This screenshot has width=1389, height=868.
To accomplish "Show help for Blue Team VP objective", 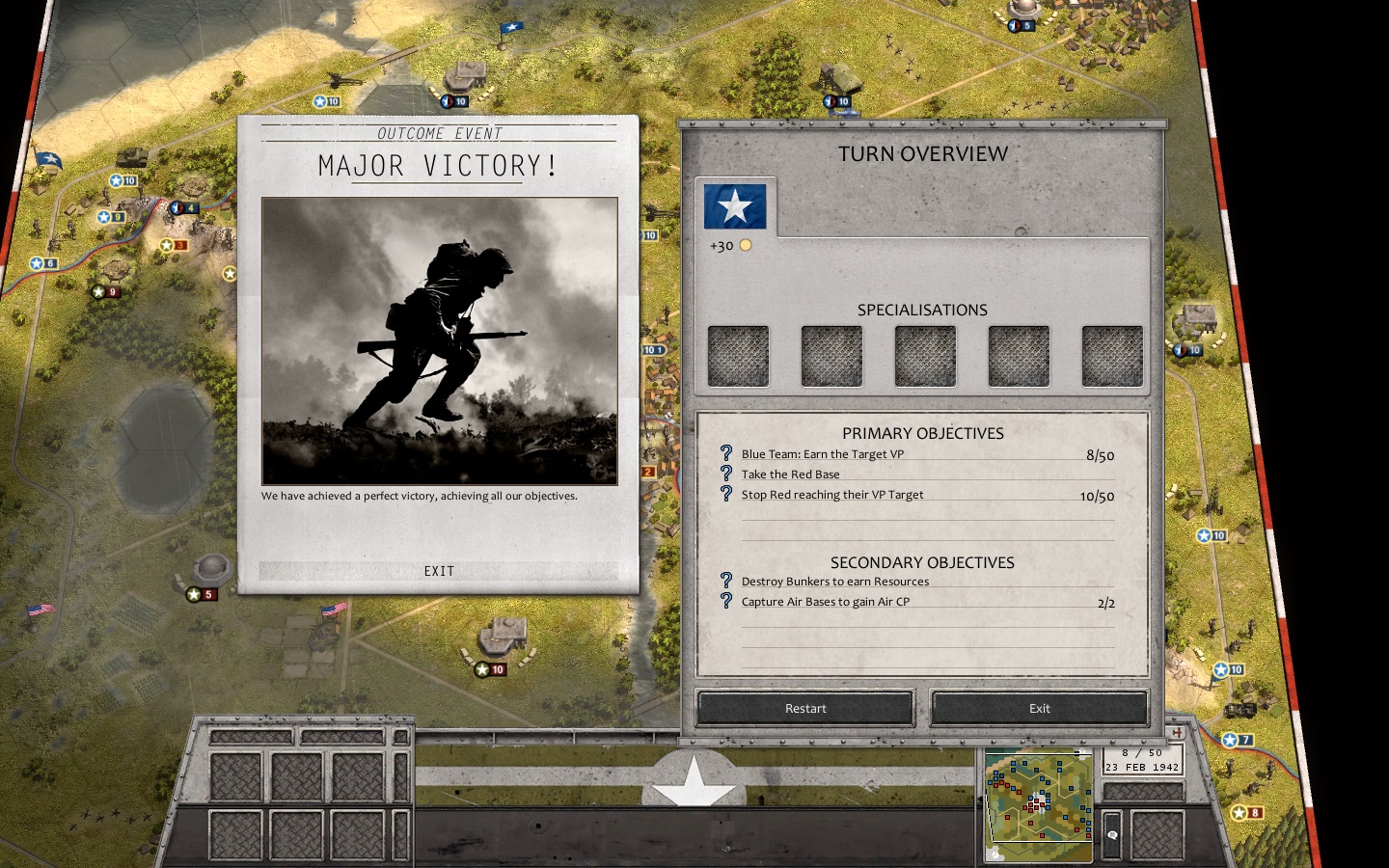I will tap(726, 452).
